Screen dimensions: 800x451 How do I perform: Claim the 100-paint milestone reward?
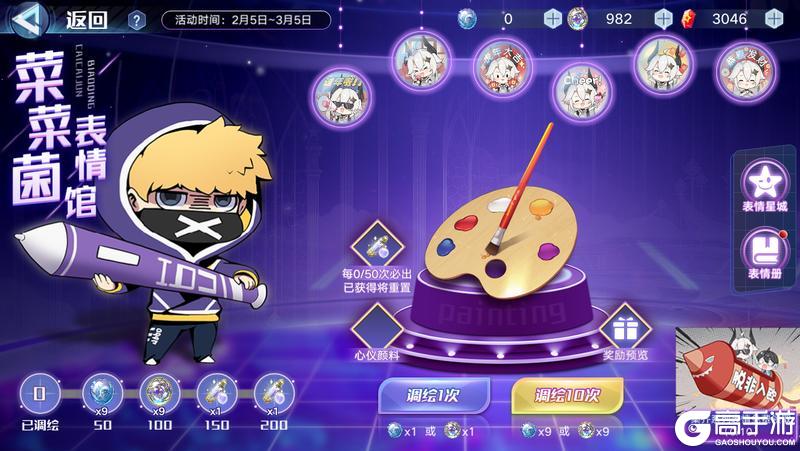tap(156, 391)
